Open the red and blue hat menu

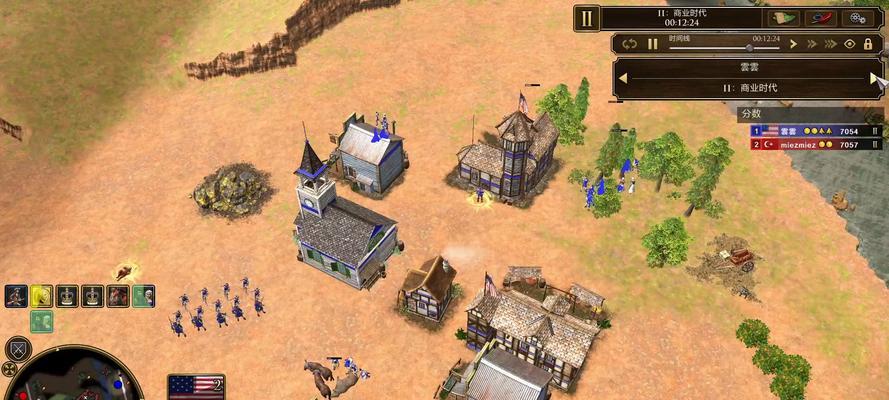(x=820, y=17)
